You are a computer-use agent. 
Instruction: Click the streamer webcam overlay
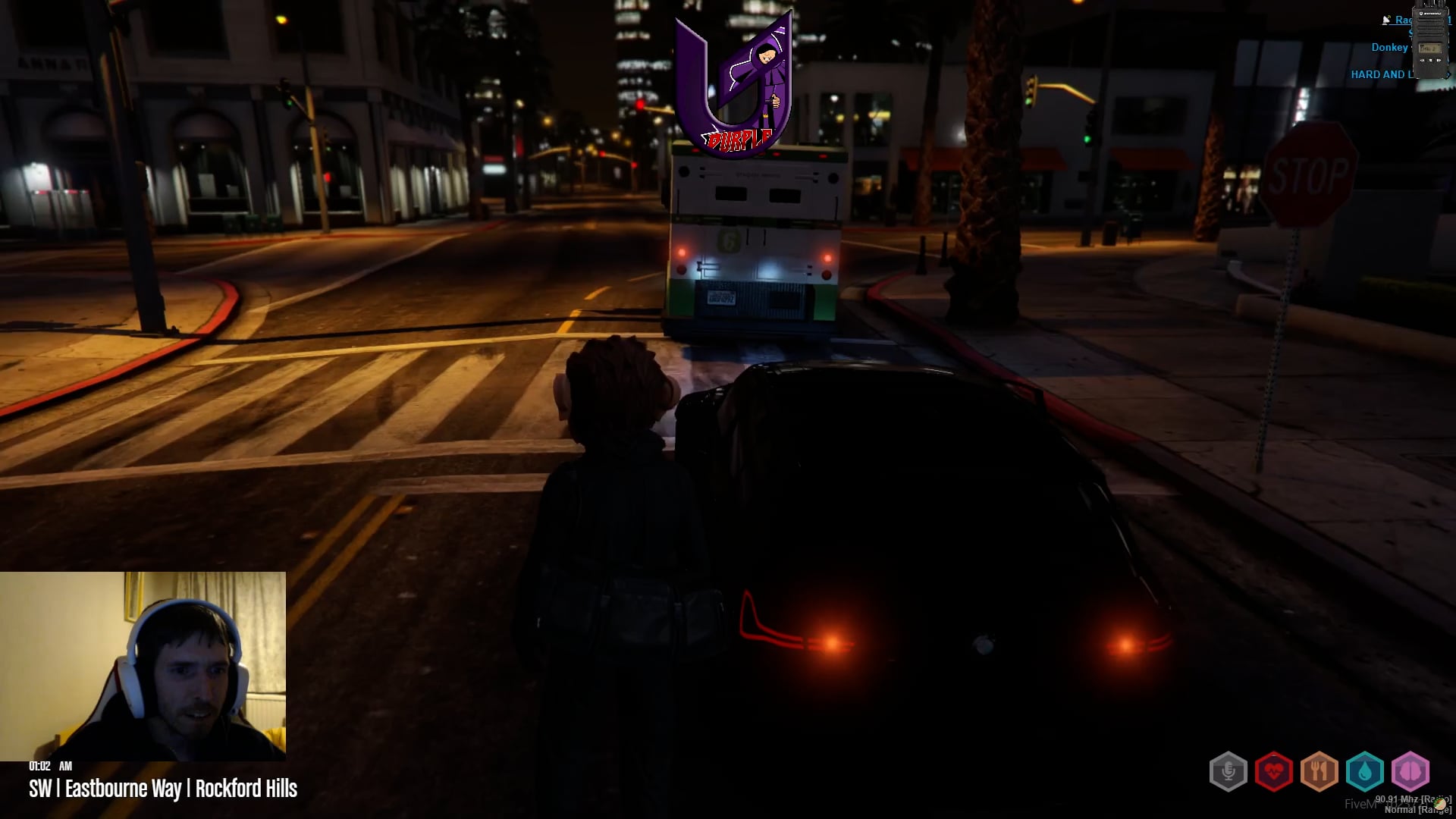pos(143,666)
